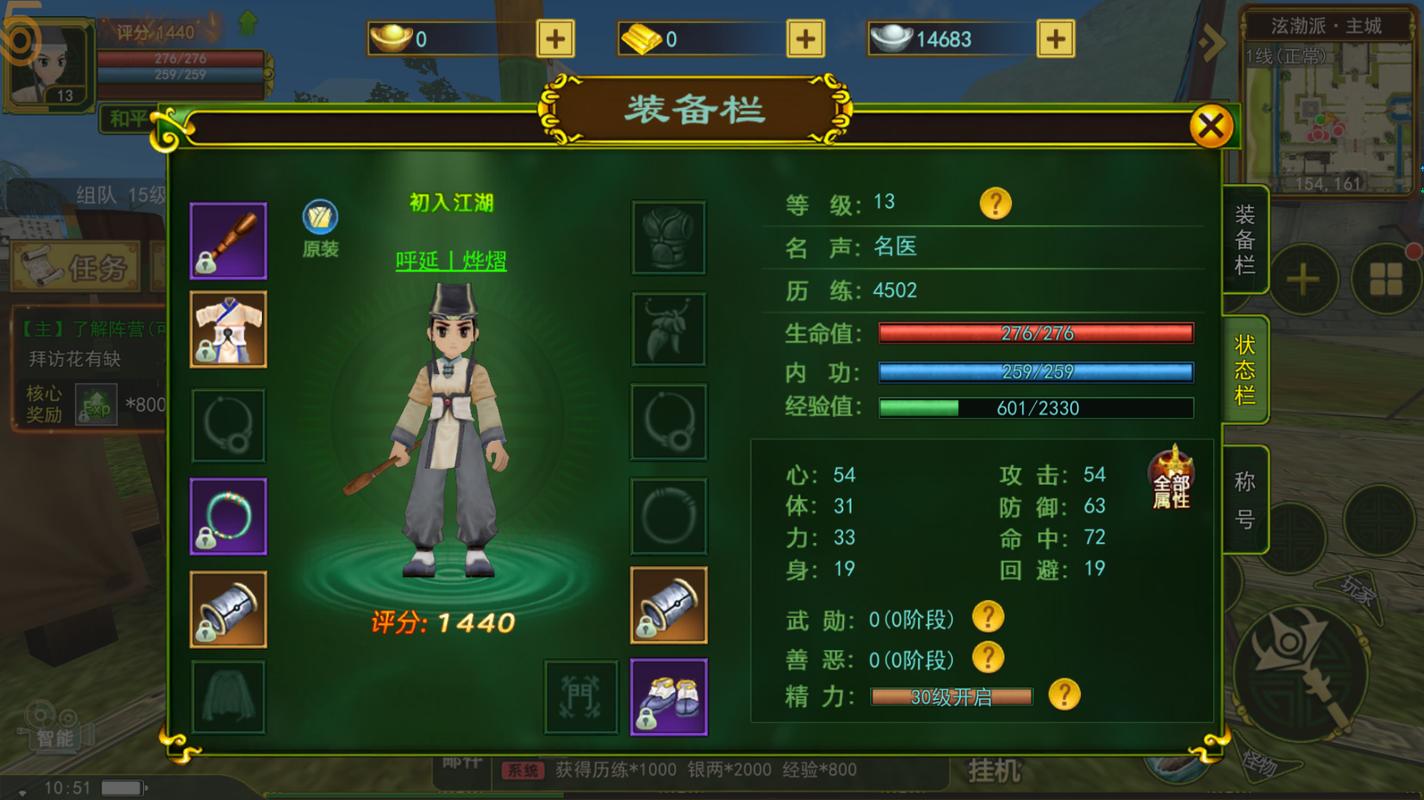Add gold bars with the plus button

pyautogui.click(x=805, y=39)
